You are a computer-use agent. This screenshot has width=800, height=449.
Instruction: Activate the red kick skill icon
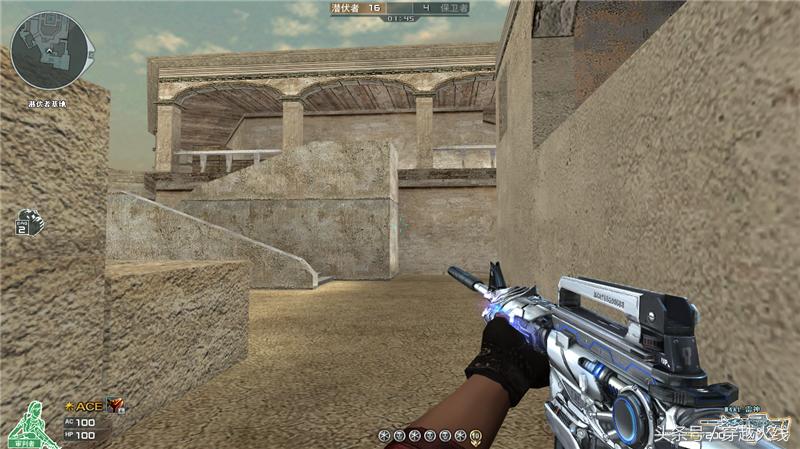[x=117, y=404]
